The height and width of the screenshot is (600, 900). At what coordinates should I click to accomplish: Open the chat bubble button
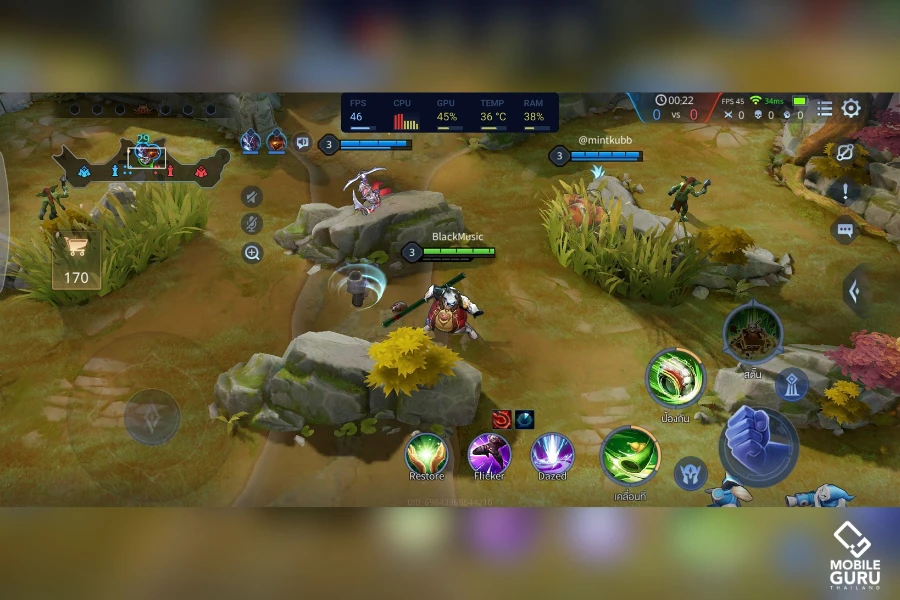[845, 230]
